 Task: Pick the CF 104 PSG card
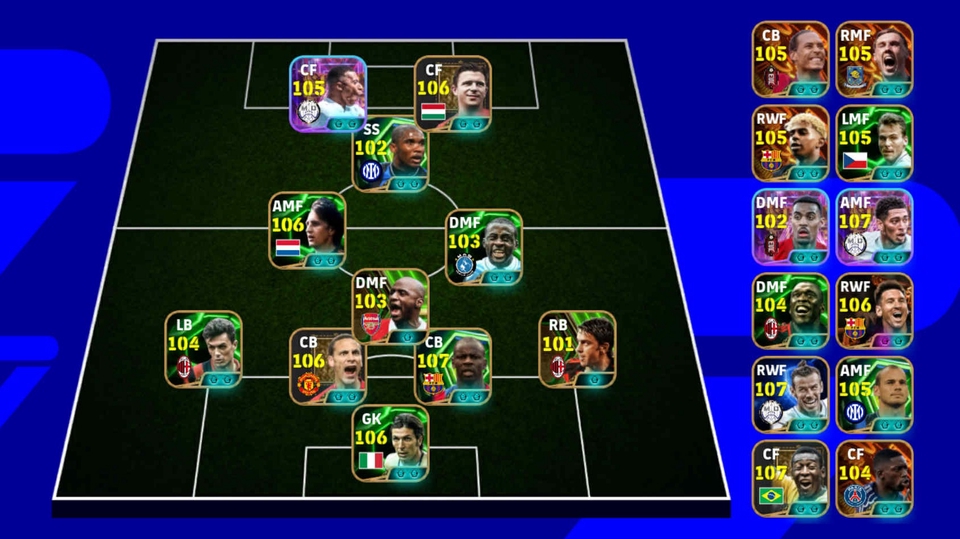(x=874, y=479)
